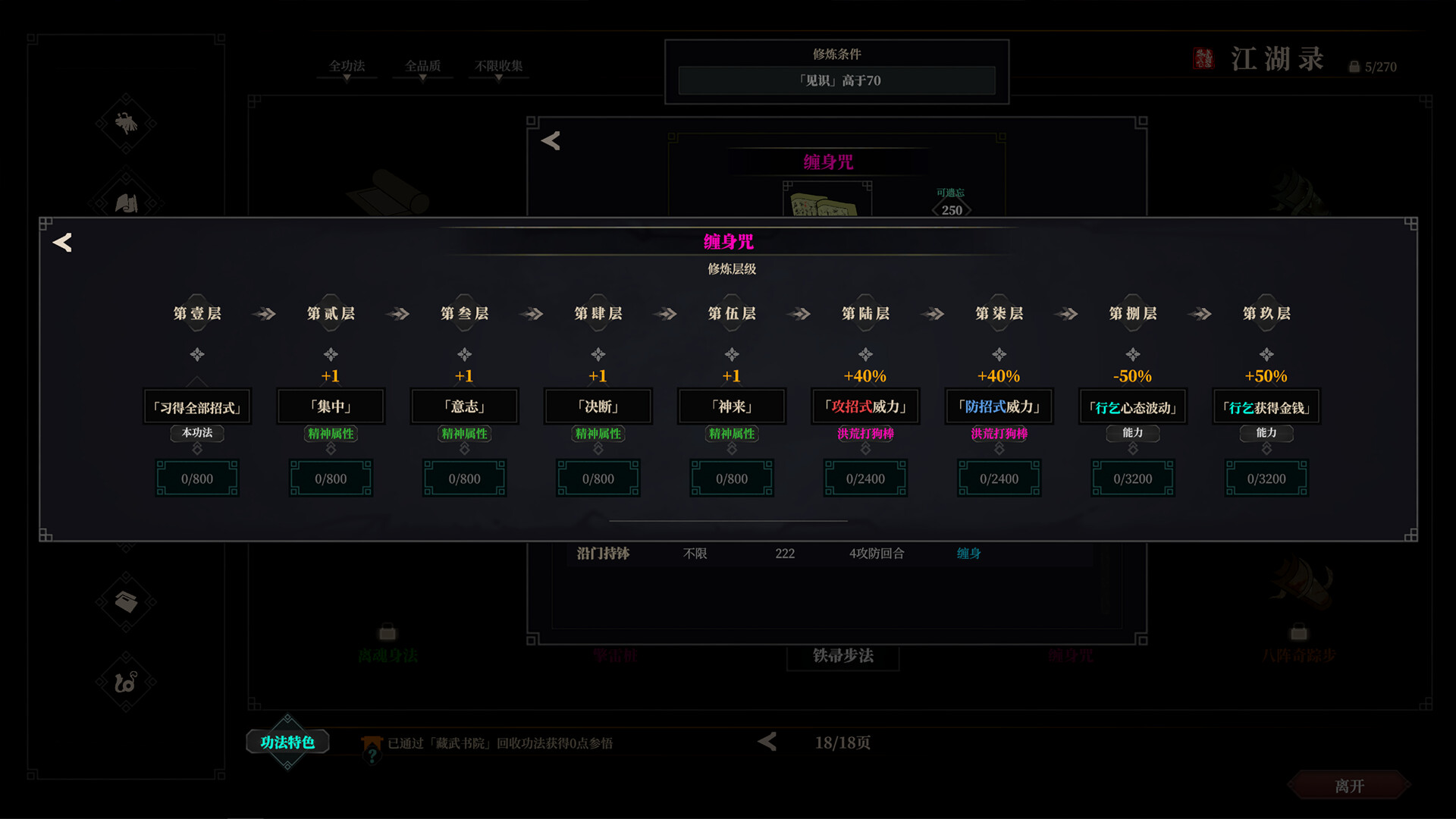The image size is (1456, 819).
Task: Select the beast icon in the left sidebar
Action: [x=127, y=124]
